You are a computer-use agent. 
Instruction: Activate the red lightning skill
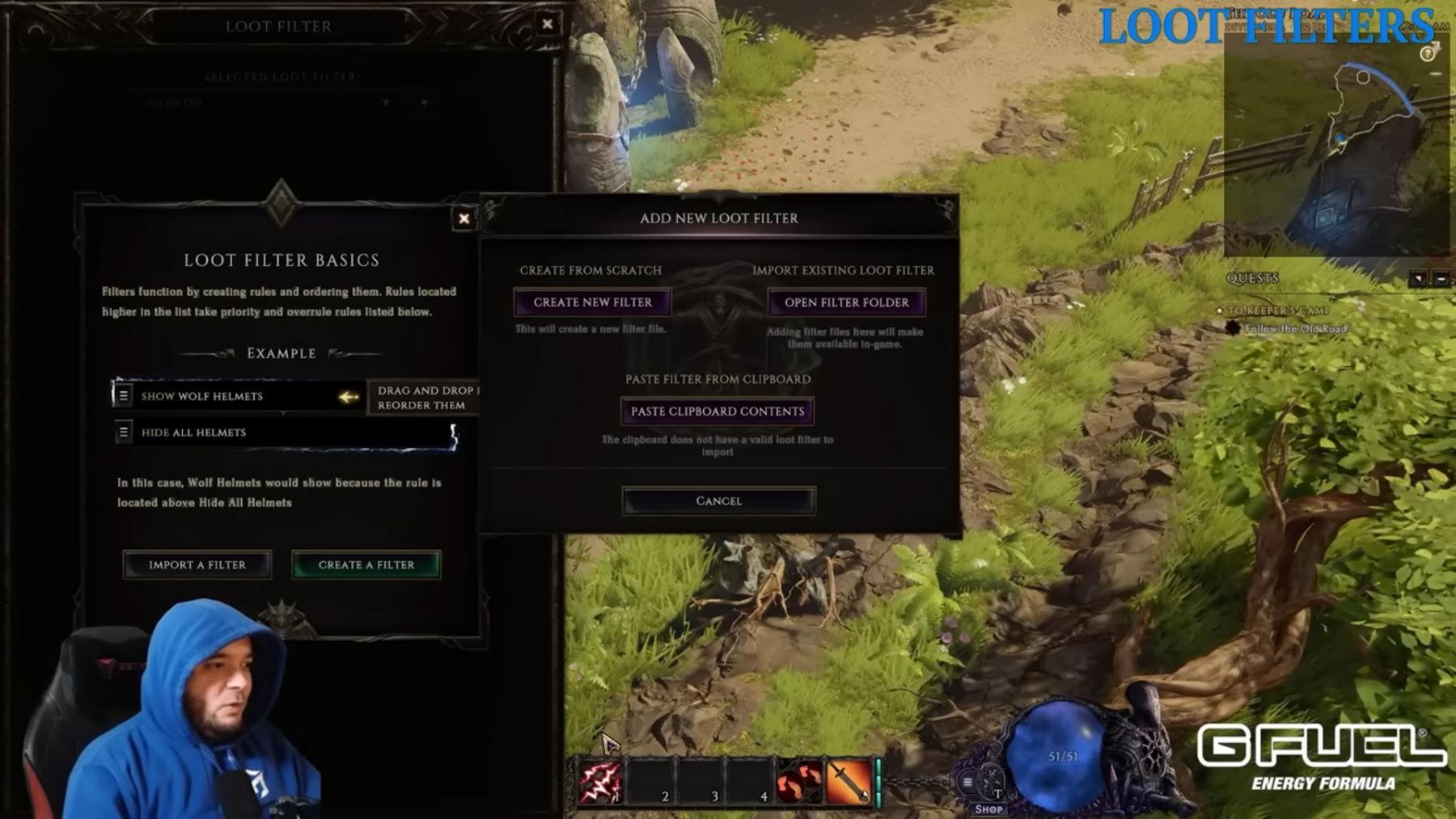click(x=599, y=782)
